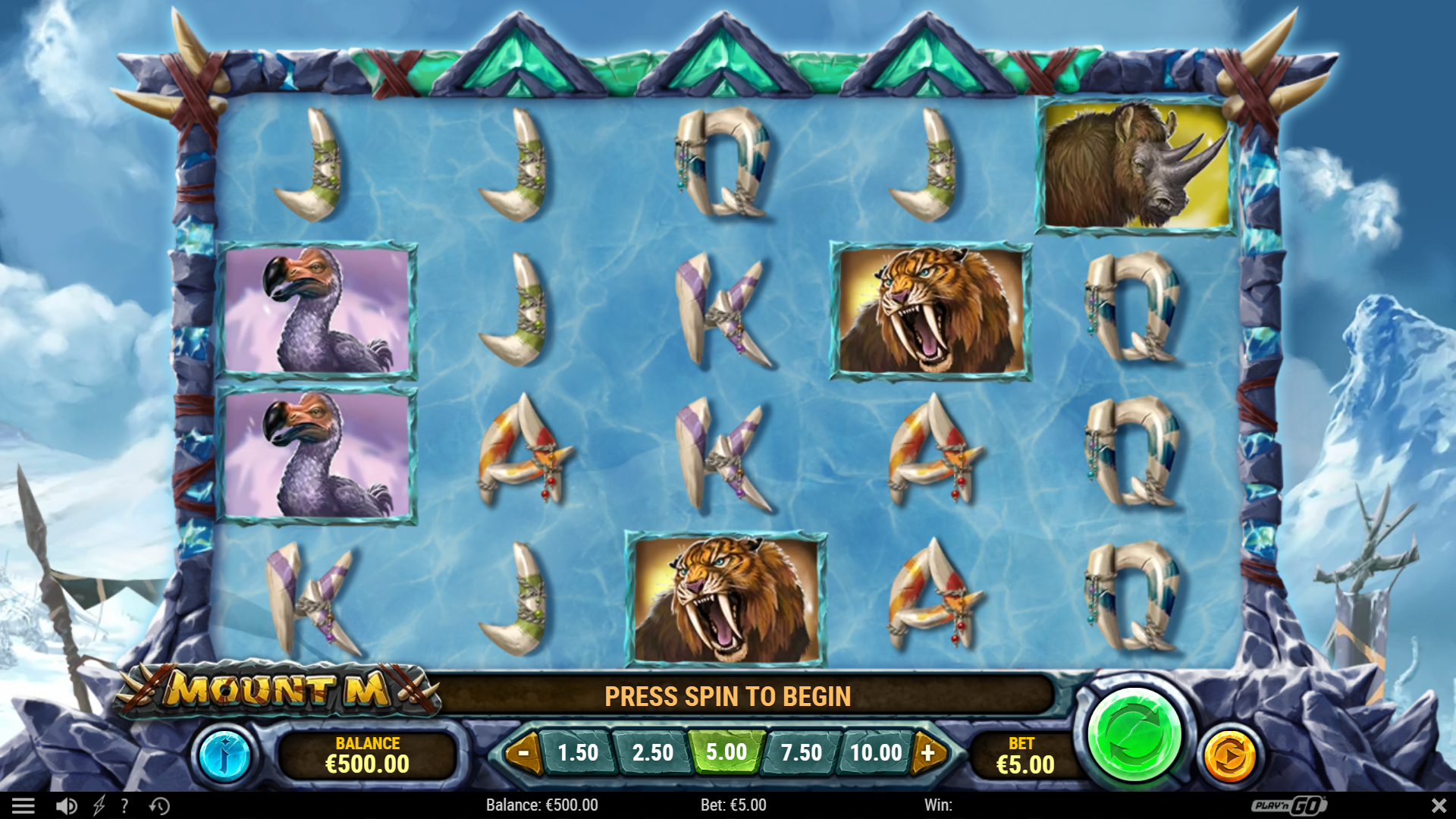The width and height of the screenshot is (1456, 819).
Task: Open the paytable with the blue info button
Action: [226, 755]
